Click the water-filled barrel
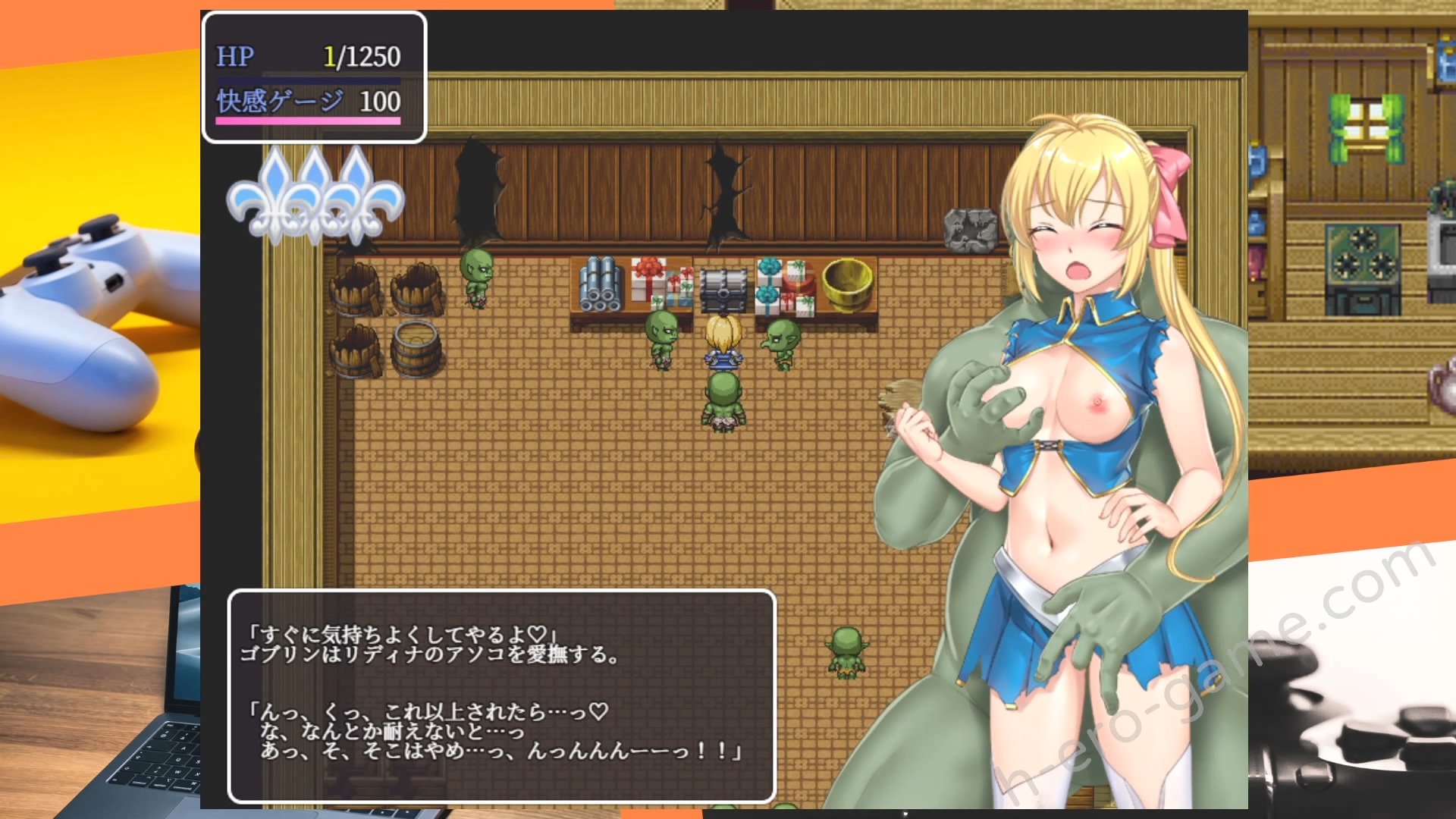Image resolution: width=1456 pixels, height=819 pixels. (x=416, y=349)
